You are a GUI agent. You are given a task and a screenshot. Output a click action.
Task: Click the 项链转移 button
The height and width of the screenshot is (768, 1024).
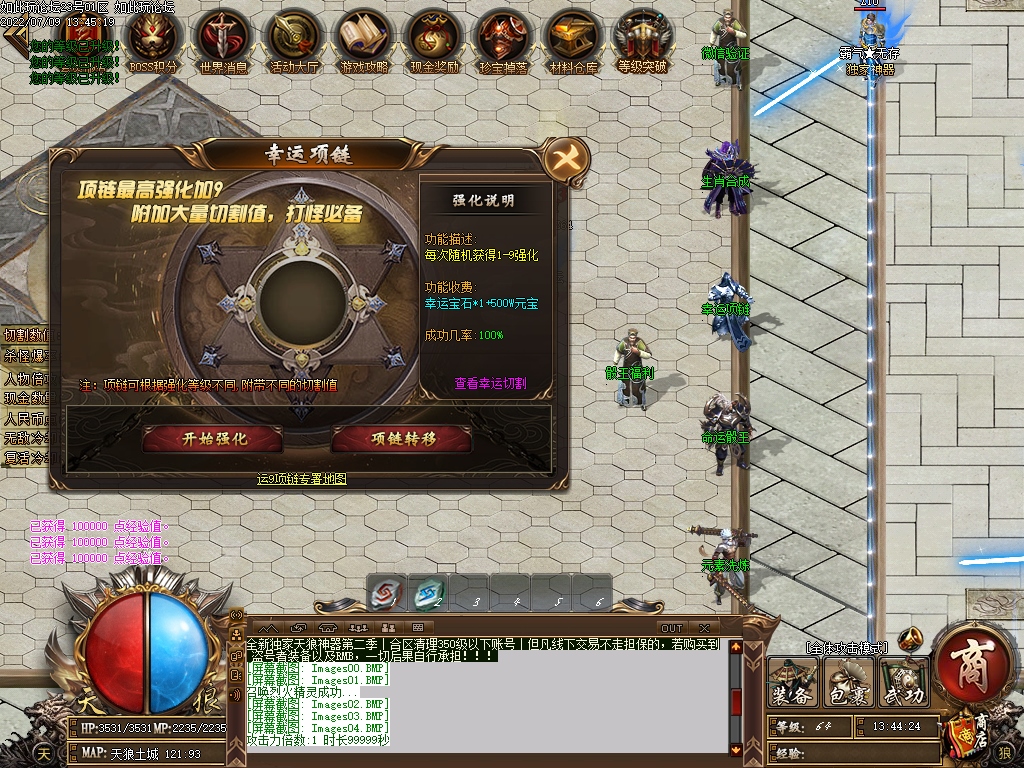tap(402, 439)
